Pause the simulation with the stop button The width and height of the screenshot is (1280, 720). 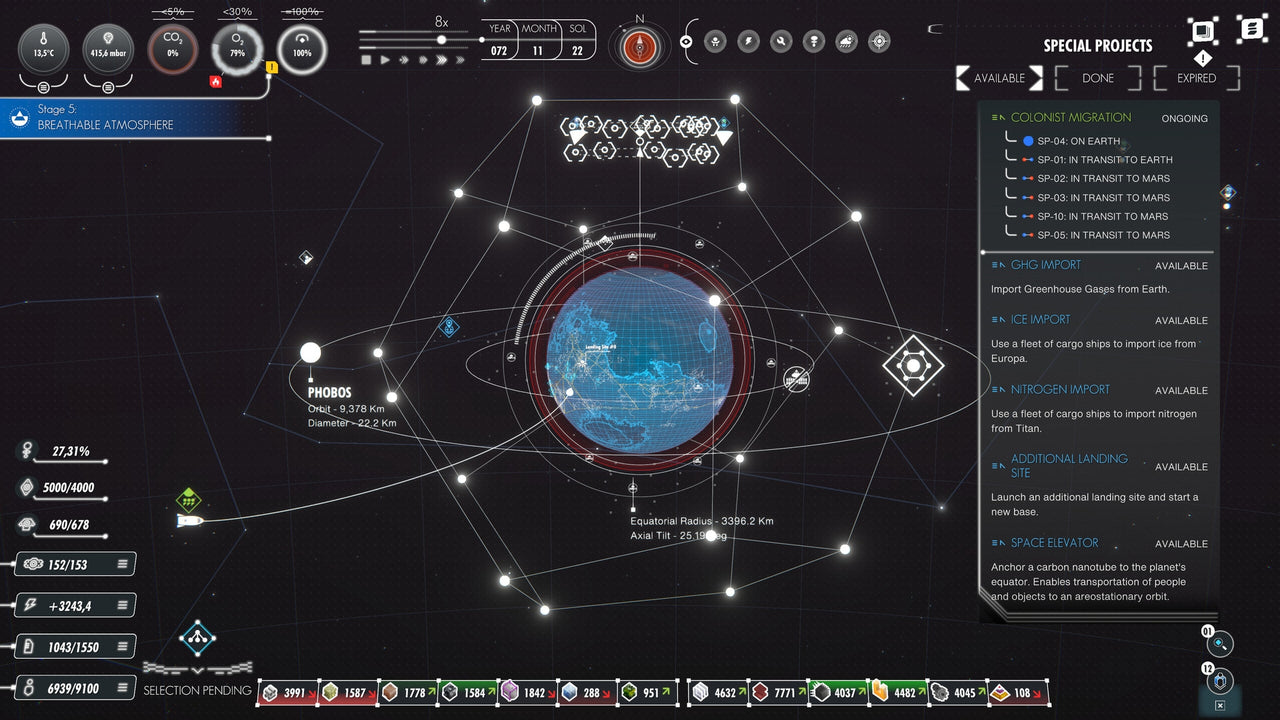pos(366,59)
